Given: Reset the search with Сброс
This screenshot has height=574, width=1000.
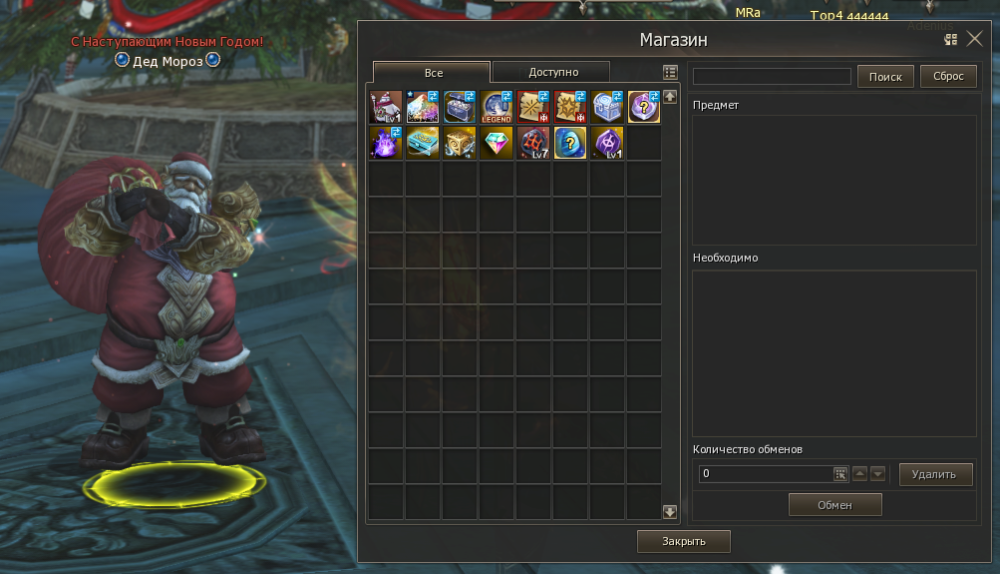Looking at the screenshot, I should [948, 77].
